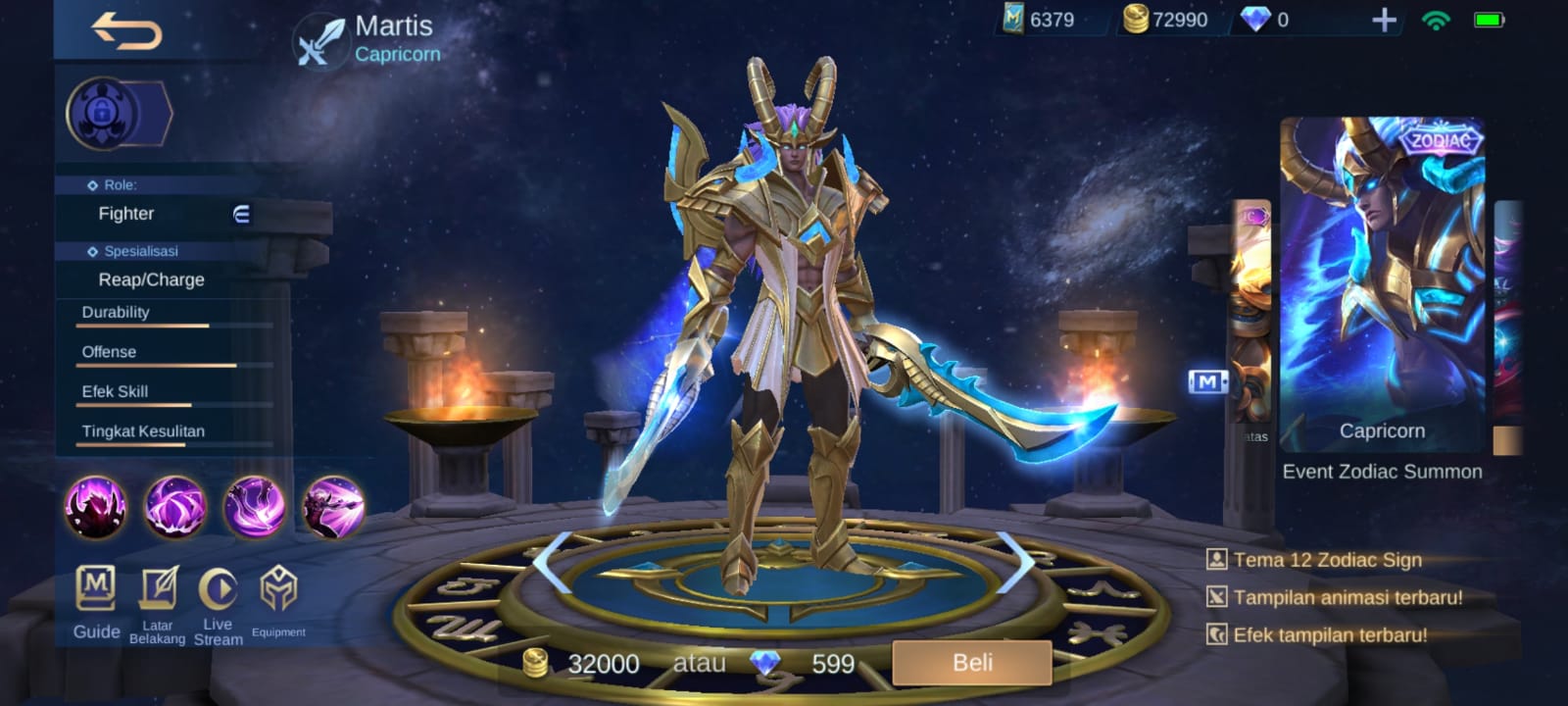The width and height of the screenshot is (1568, 706).
Task: Open the Equipment builds icon
Action: [x=278, y=601]
